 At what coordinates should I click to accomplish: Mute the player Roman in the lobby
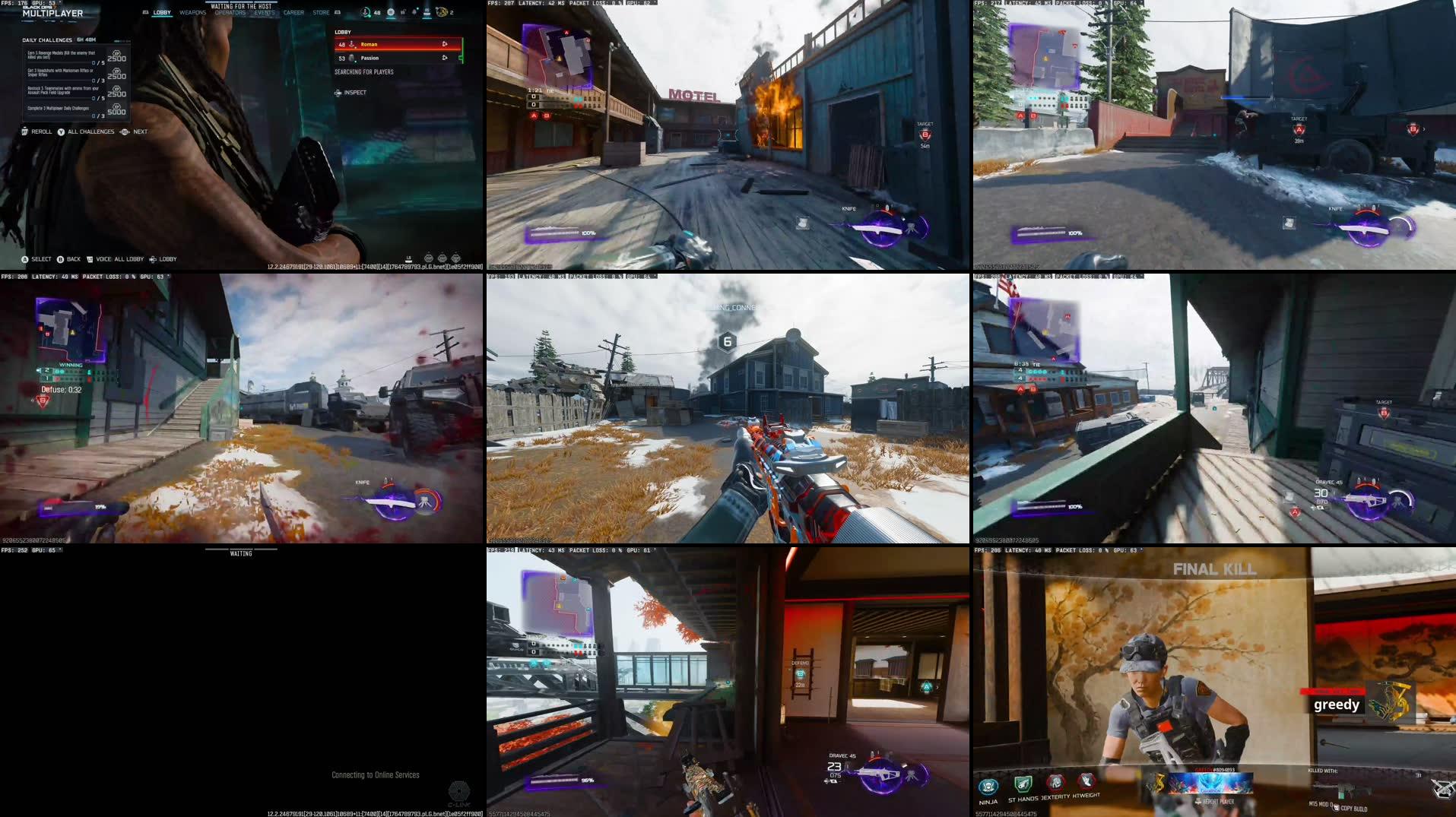[445, 44]
